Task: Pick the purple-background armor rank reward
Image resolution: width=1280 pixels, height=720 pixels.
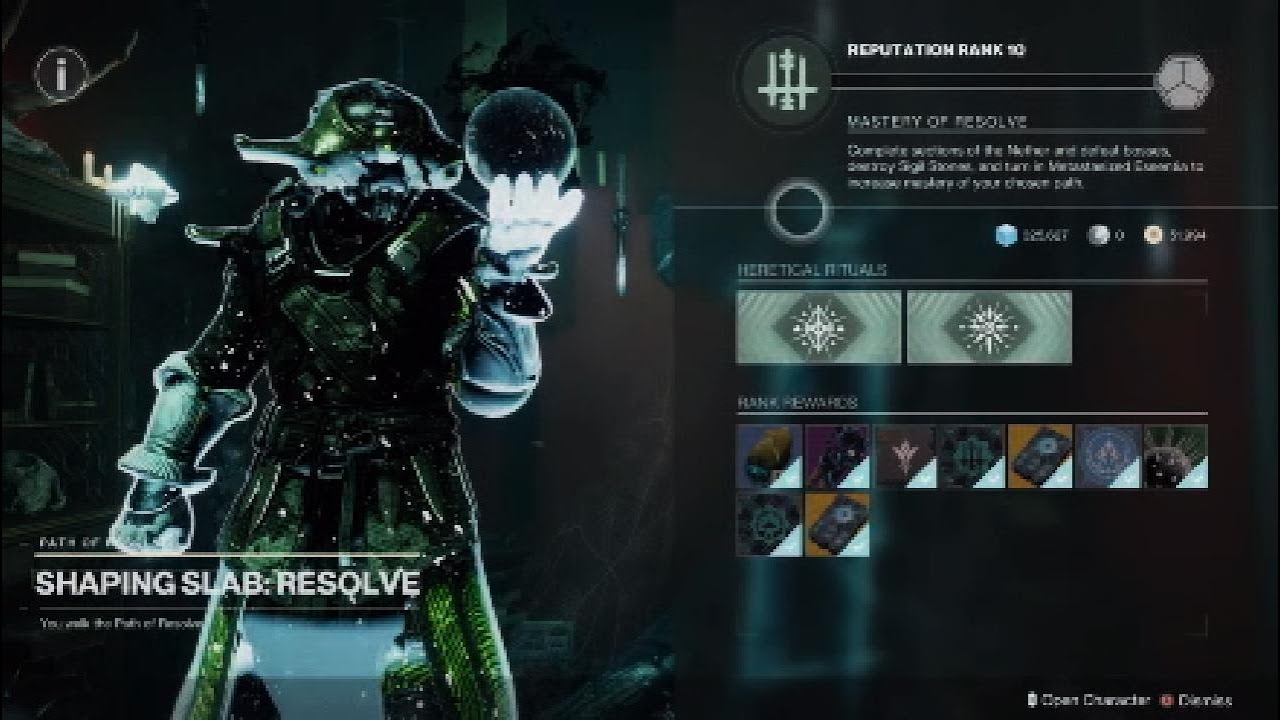Action: tap(838, 456)
